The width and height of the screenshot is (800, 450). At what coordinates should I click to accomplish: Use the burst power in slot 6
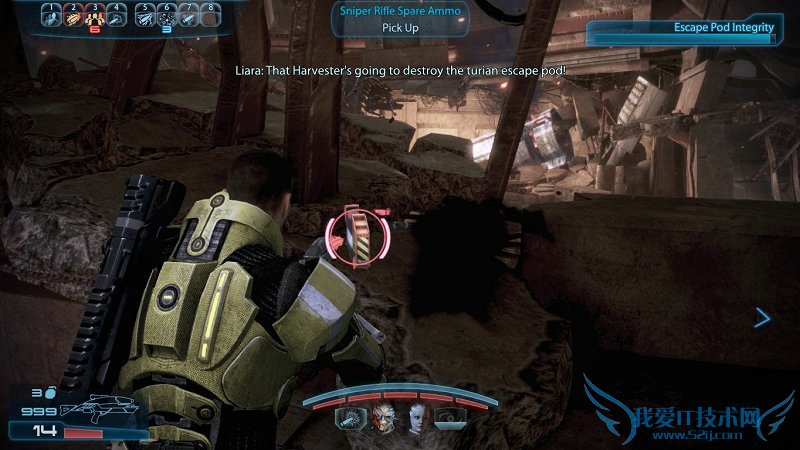click(166, 15)
